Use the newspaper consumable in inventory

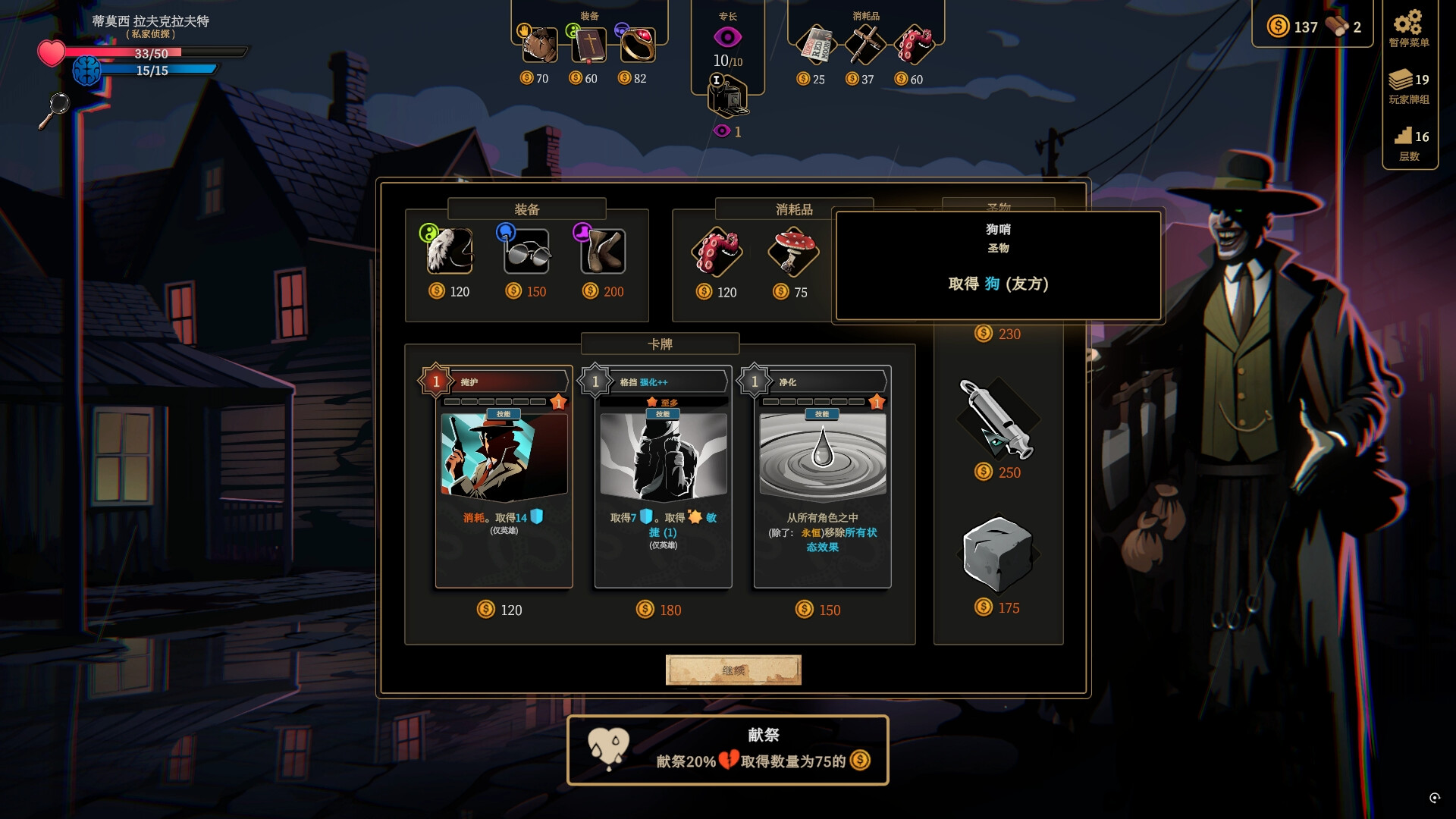click(817, 45)
